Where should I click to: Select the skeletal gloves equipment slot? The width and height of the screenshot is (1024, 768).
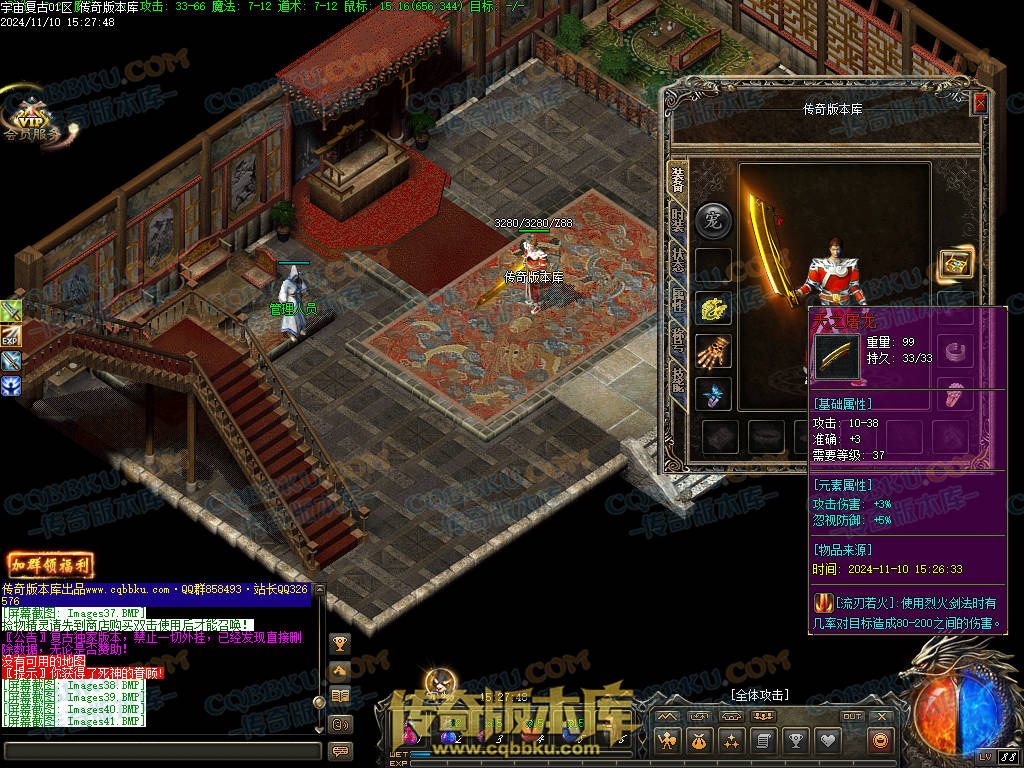713,351
